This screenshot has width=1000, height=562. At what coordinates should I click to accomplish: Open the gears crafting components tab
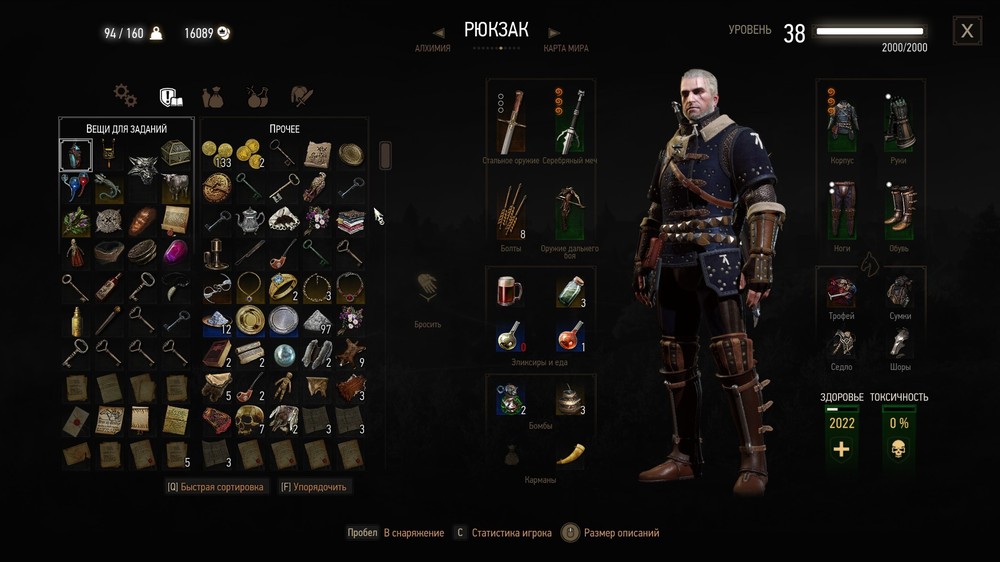125,96
